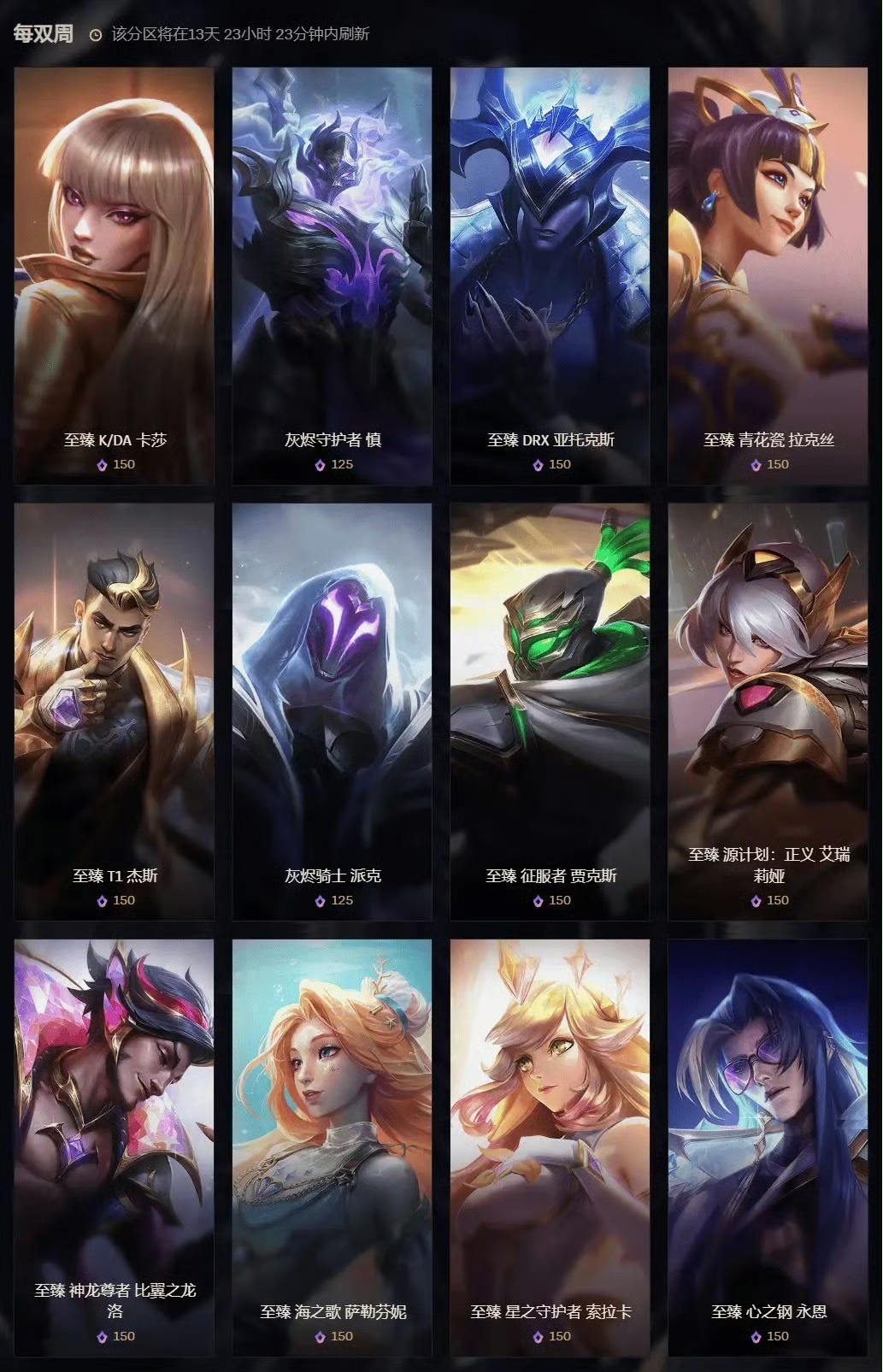Choose the 灰烬守护者 慎 skin card
Image resolution: width=883 pixels, height=1372 pixels.
coord(333,275)
